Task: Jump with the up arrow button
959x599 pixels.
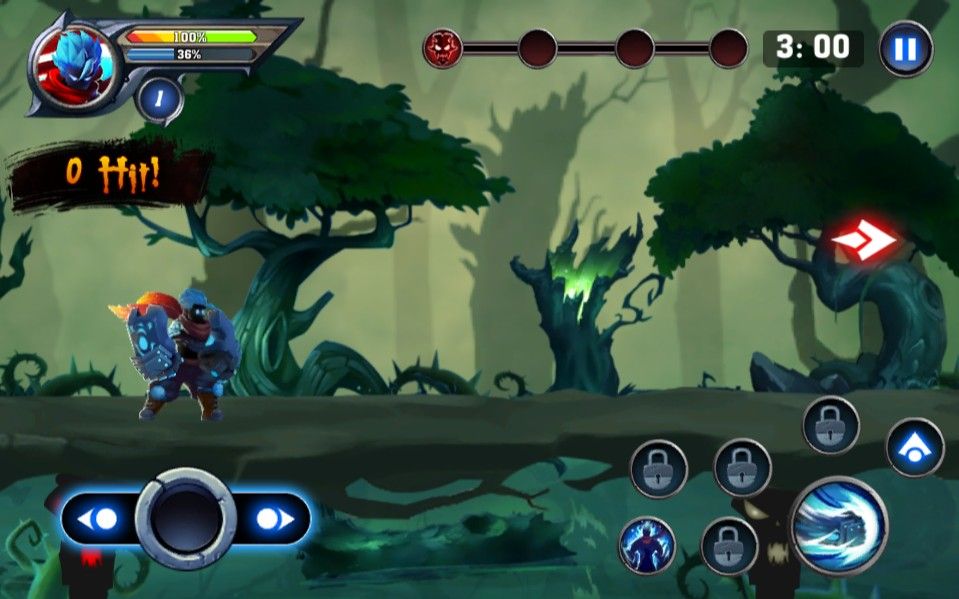Action: tap(915, 447)
